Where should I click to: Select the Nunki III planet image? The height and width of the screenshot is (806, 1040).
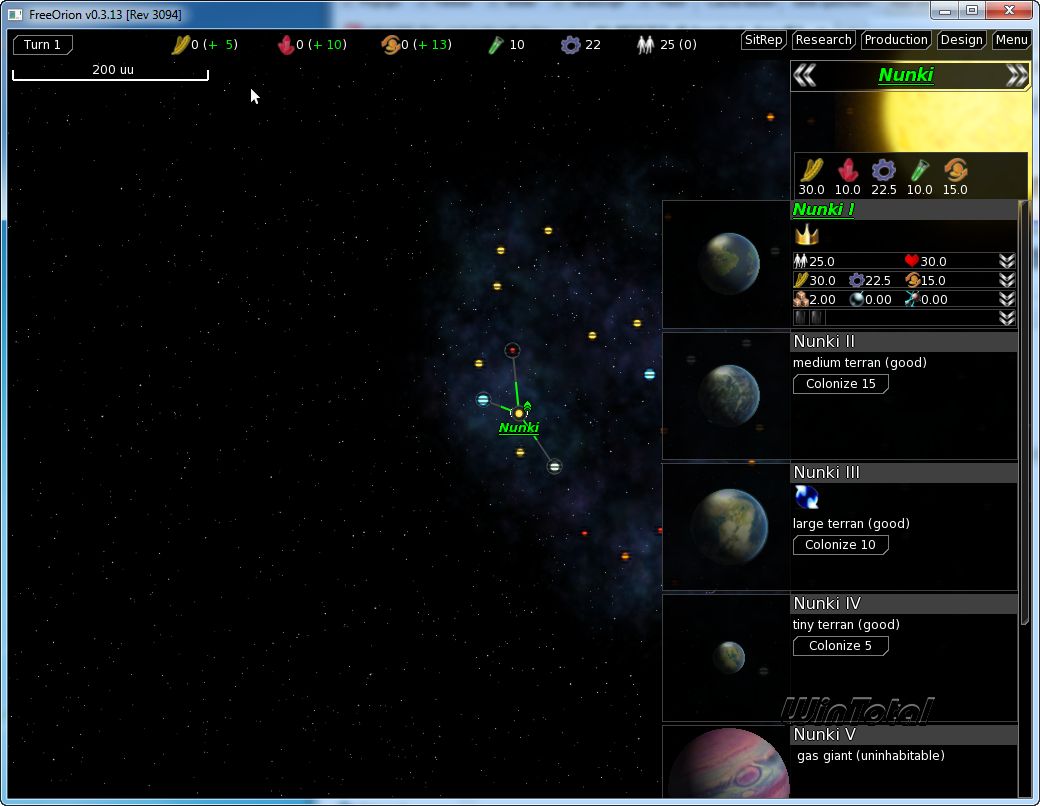(727, 526)
